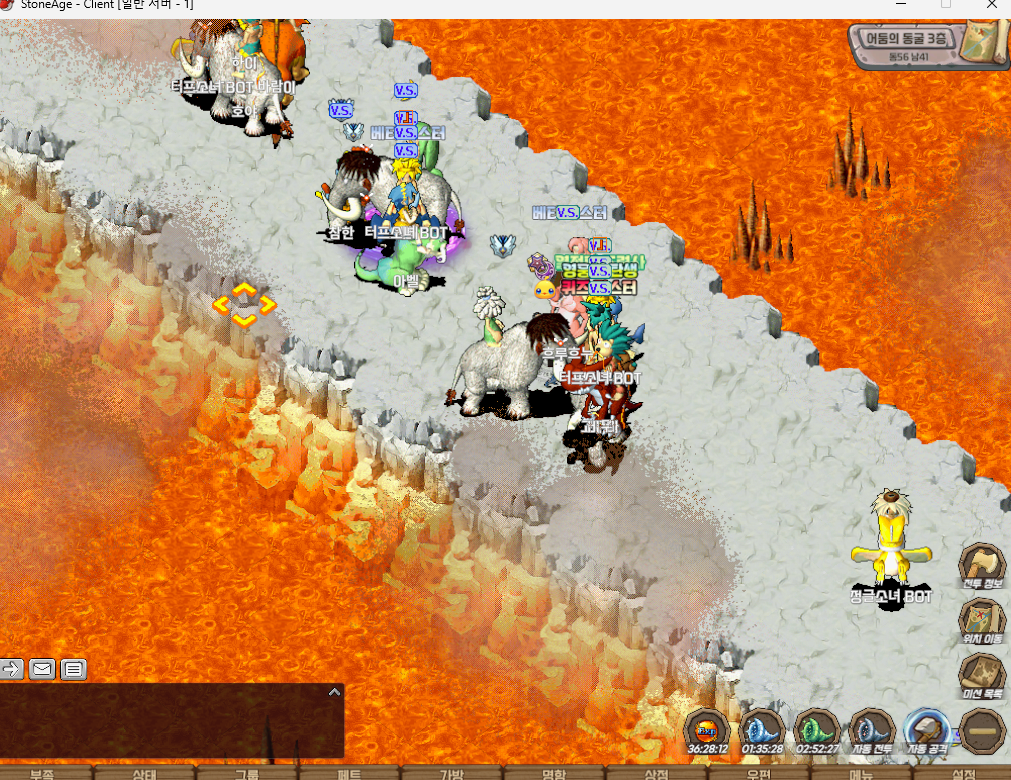Click the 위치 이동 location move map icon
The width and height of the screenshot is (1011, 780).
(981, 620)
